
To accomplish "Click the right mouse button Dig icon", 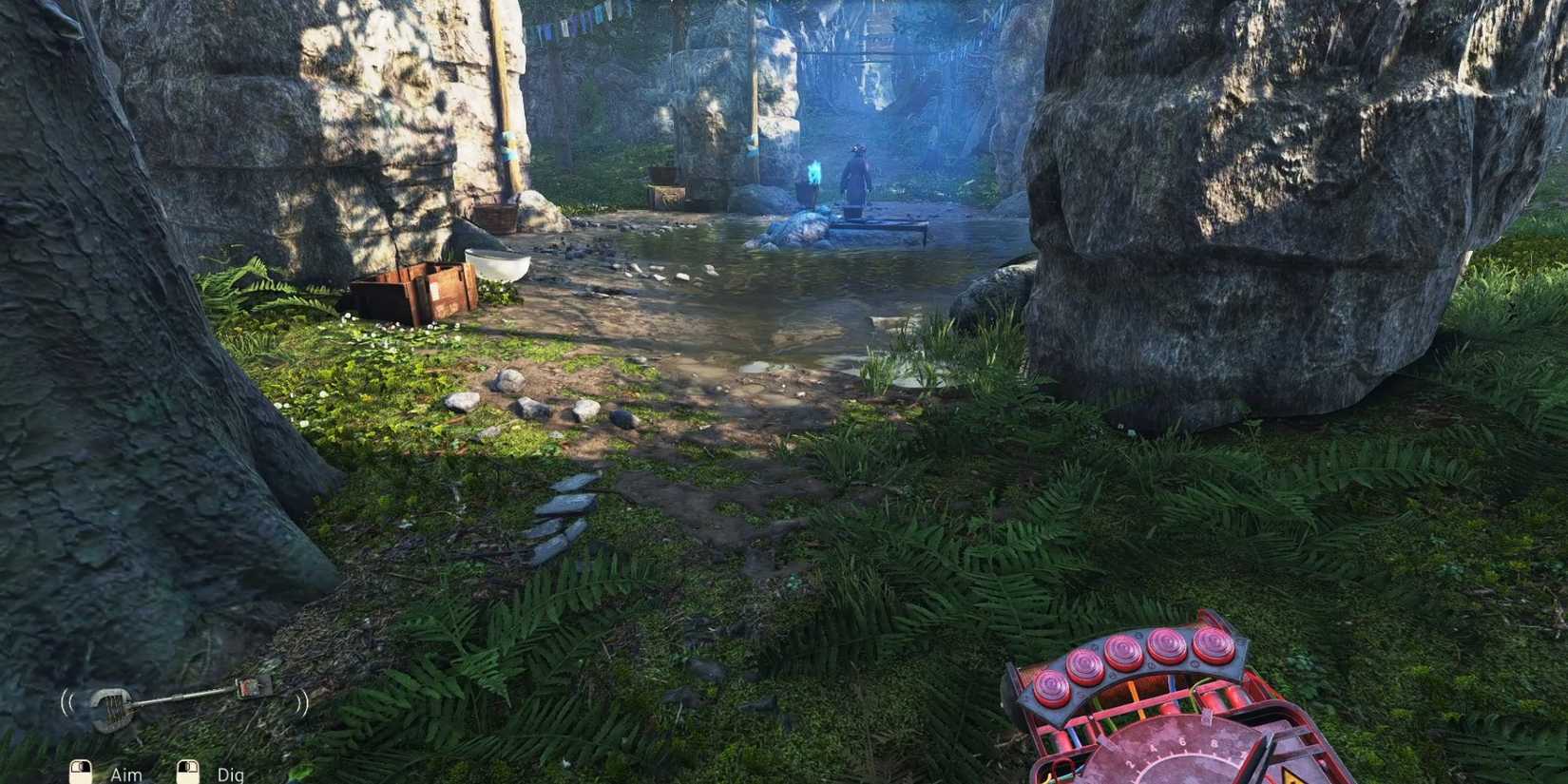I will [189, 771].
